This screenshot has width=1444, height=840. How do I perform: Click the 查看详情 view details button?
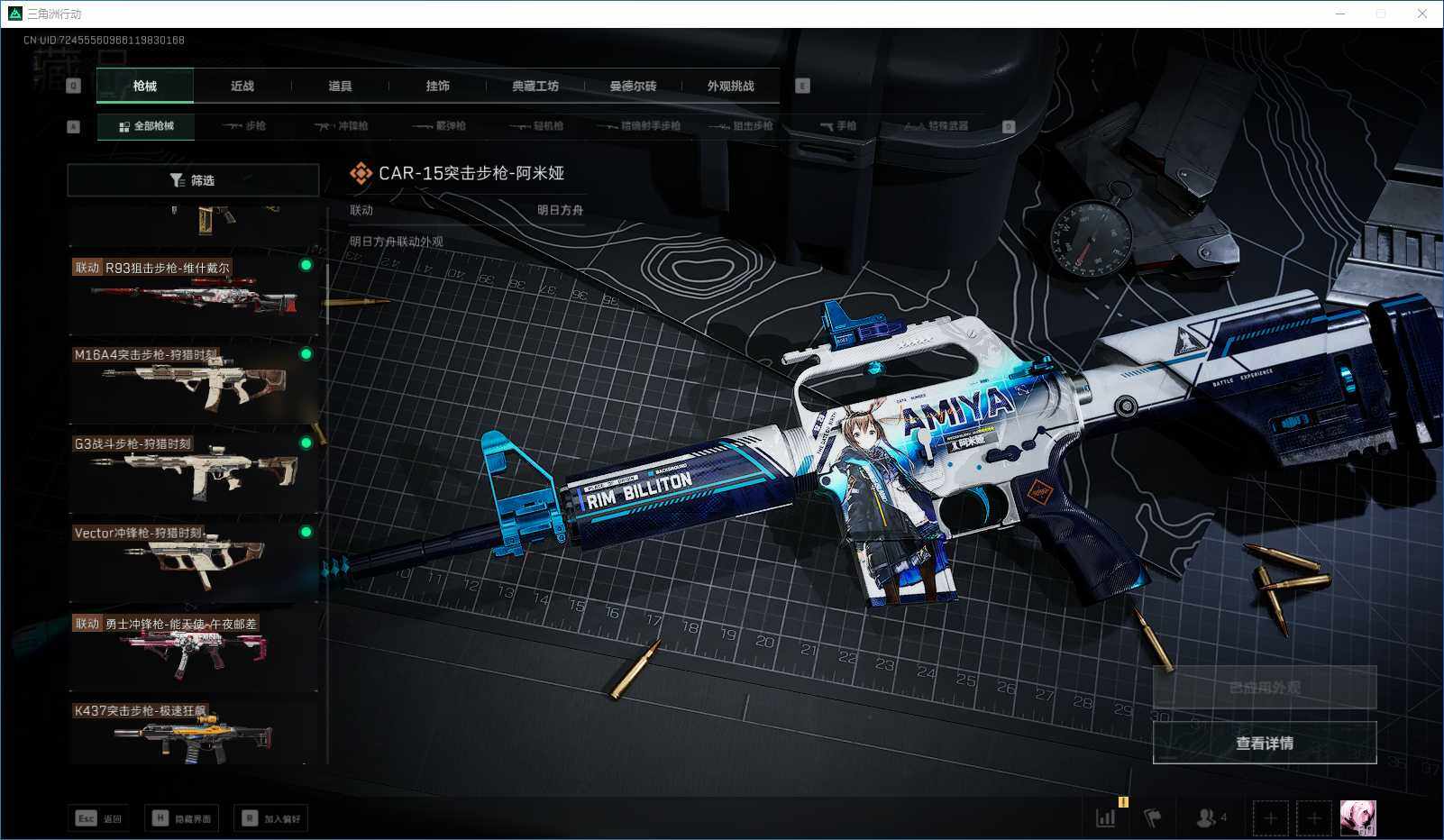pos(1264,743)
